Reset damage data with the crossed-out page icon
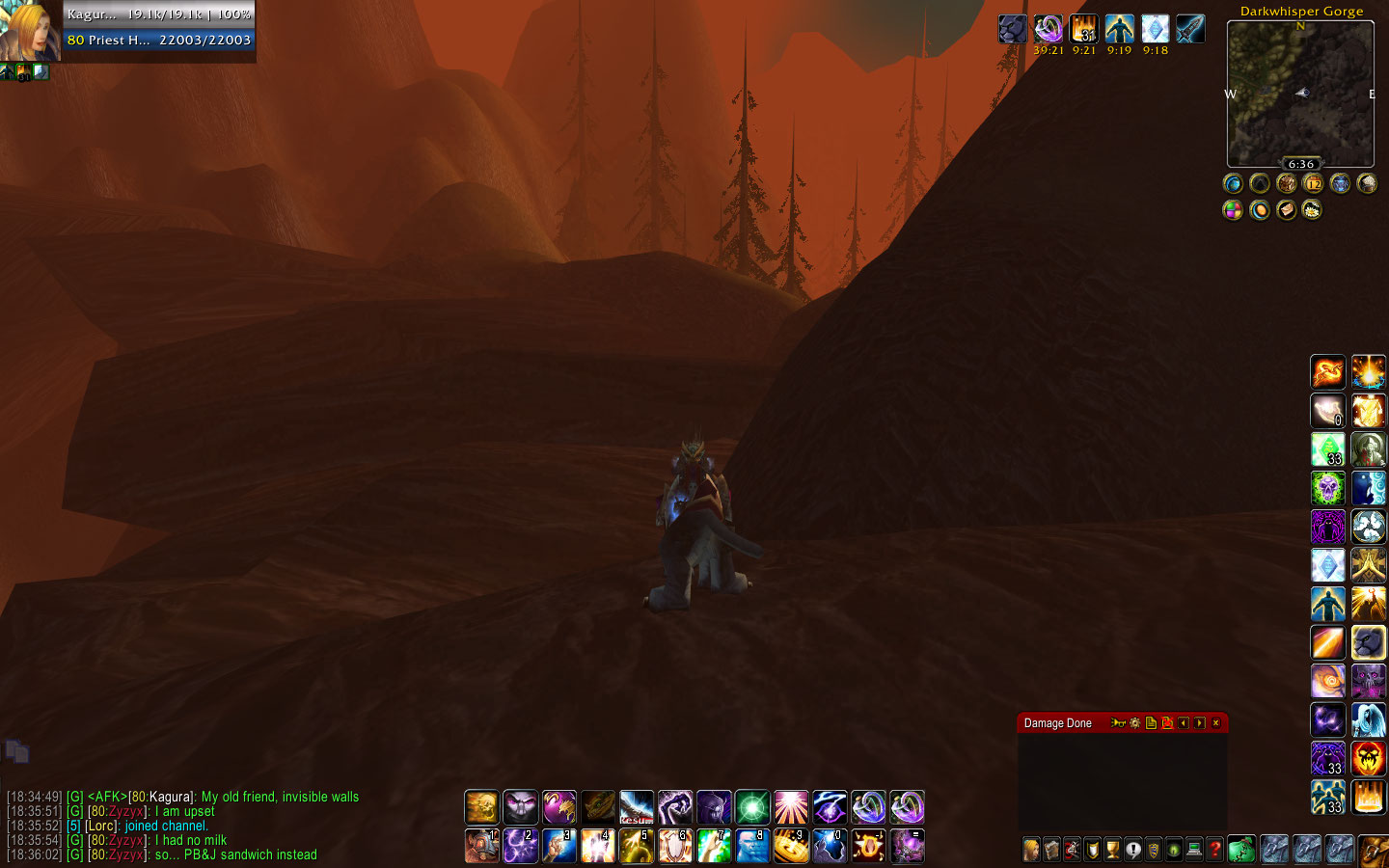 point(1167,722)
